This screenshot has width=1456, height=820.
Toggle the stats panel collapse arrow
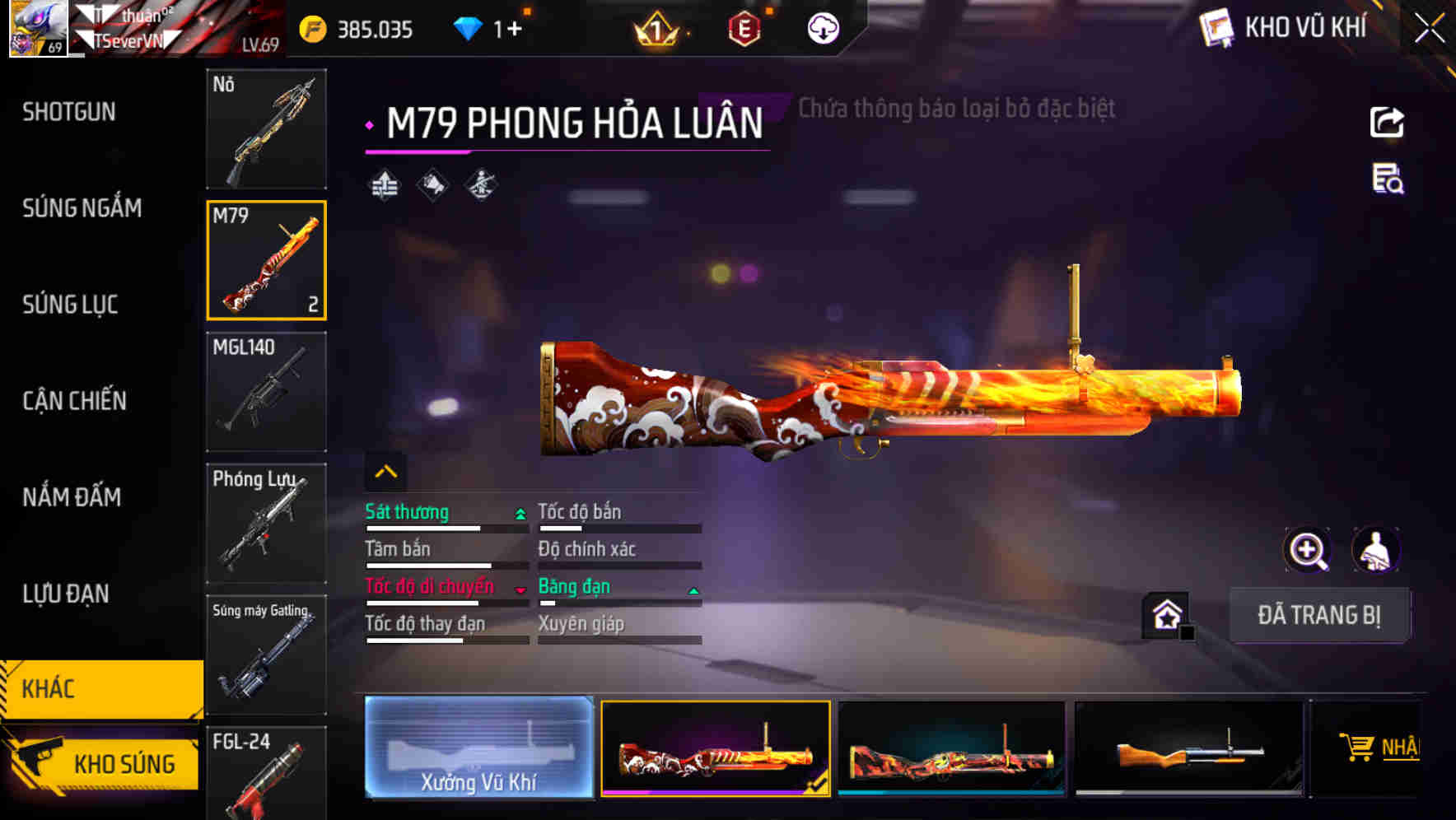[384, 470]
